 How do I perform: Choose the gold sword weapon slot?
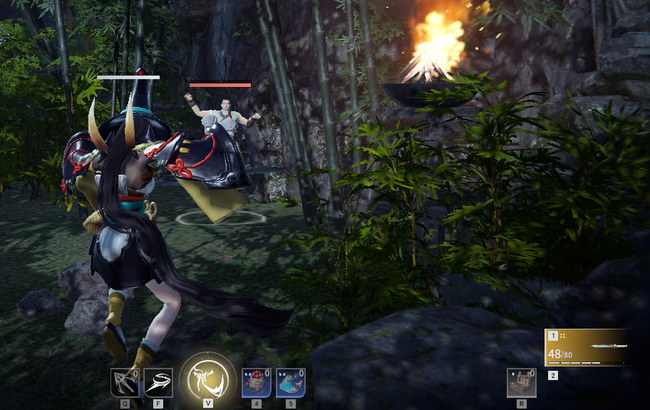(x=587, y=346)
